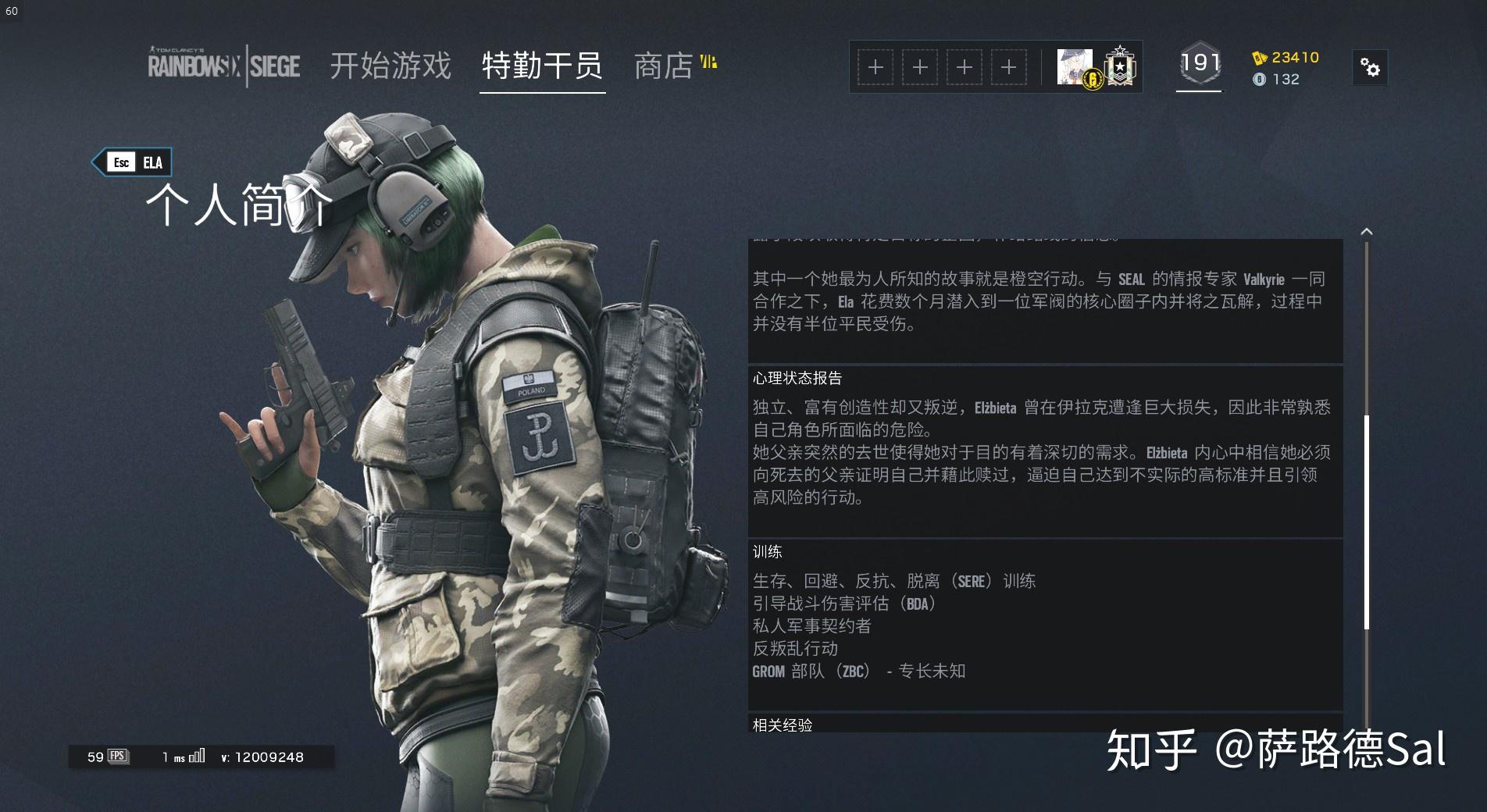Click the yellow renown ticket icon

[x=1257, y=57]
